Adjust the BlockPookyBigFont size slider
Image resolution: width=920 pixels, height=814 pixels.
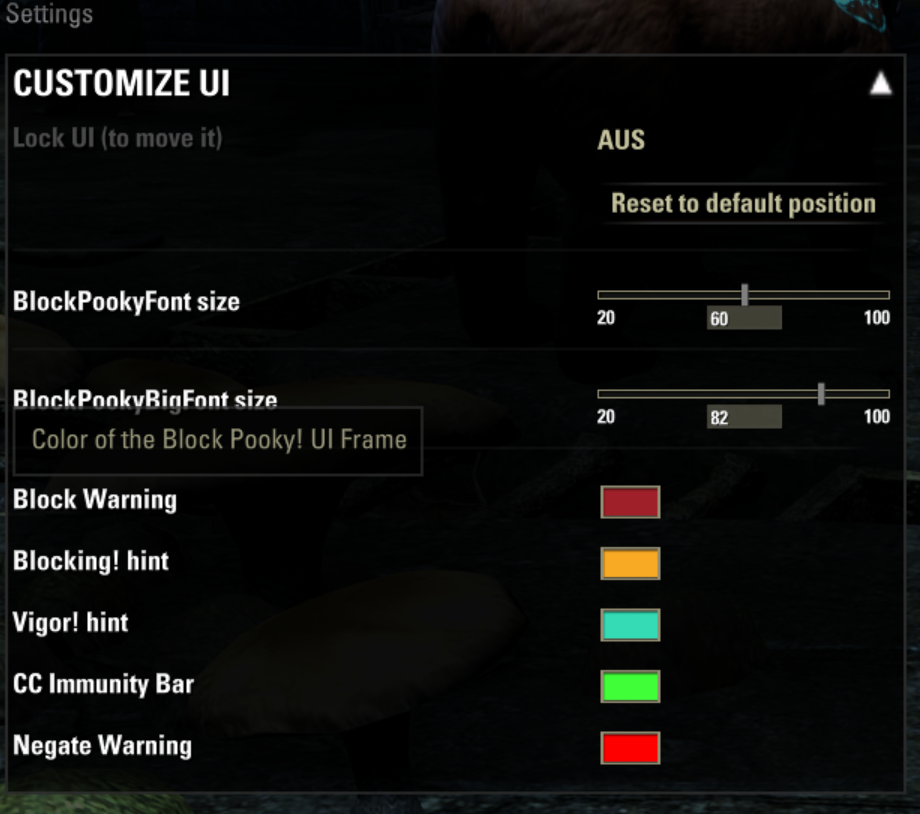coord(821,394)
